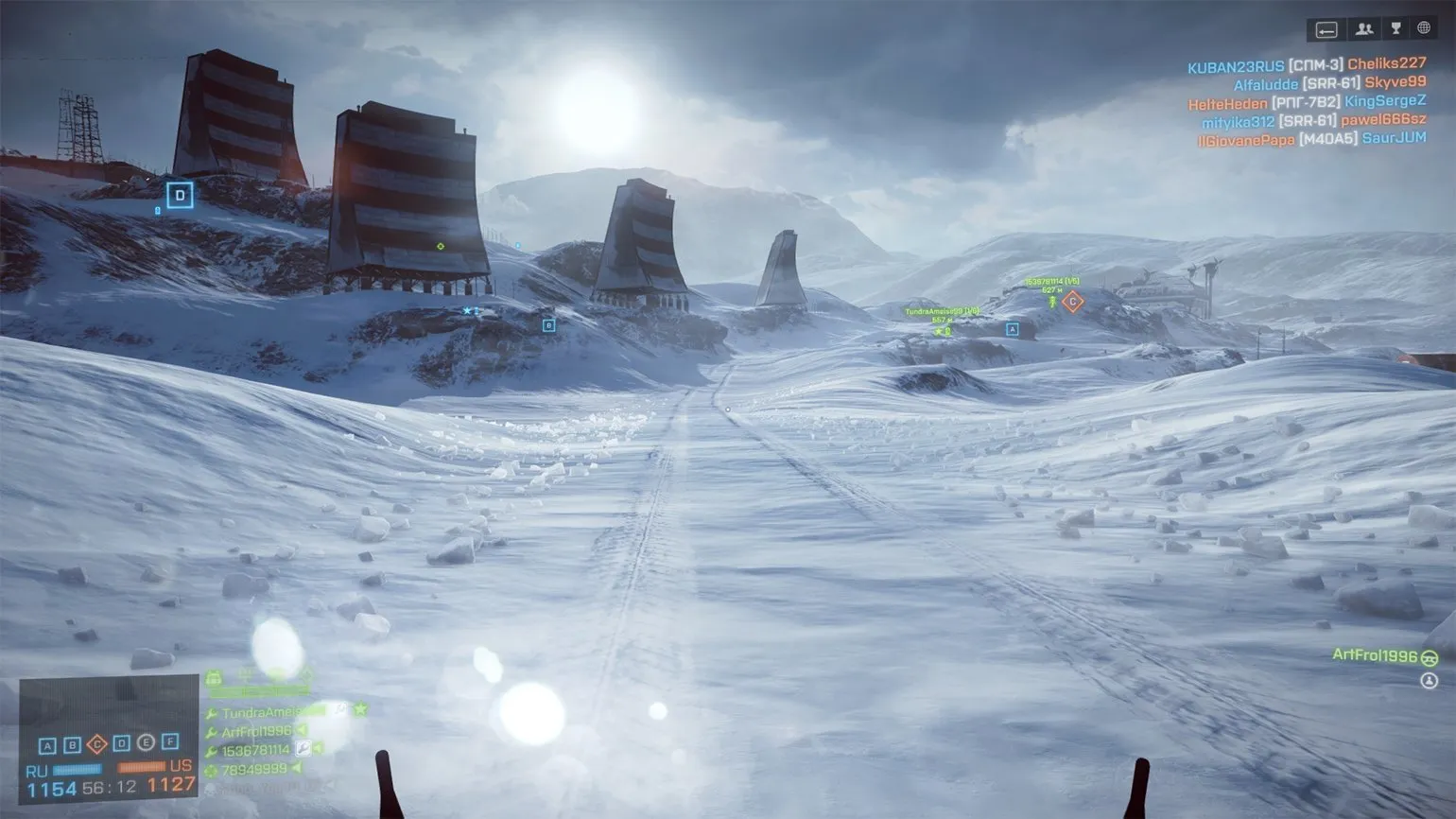Click the back arrow button
Image resolution: width=1456 pixels, height=819 pixels.
pyautogui.click(x=1326, y=29)
